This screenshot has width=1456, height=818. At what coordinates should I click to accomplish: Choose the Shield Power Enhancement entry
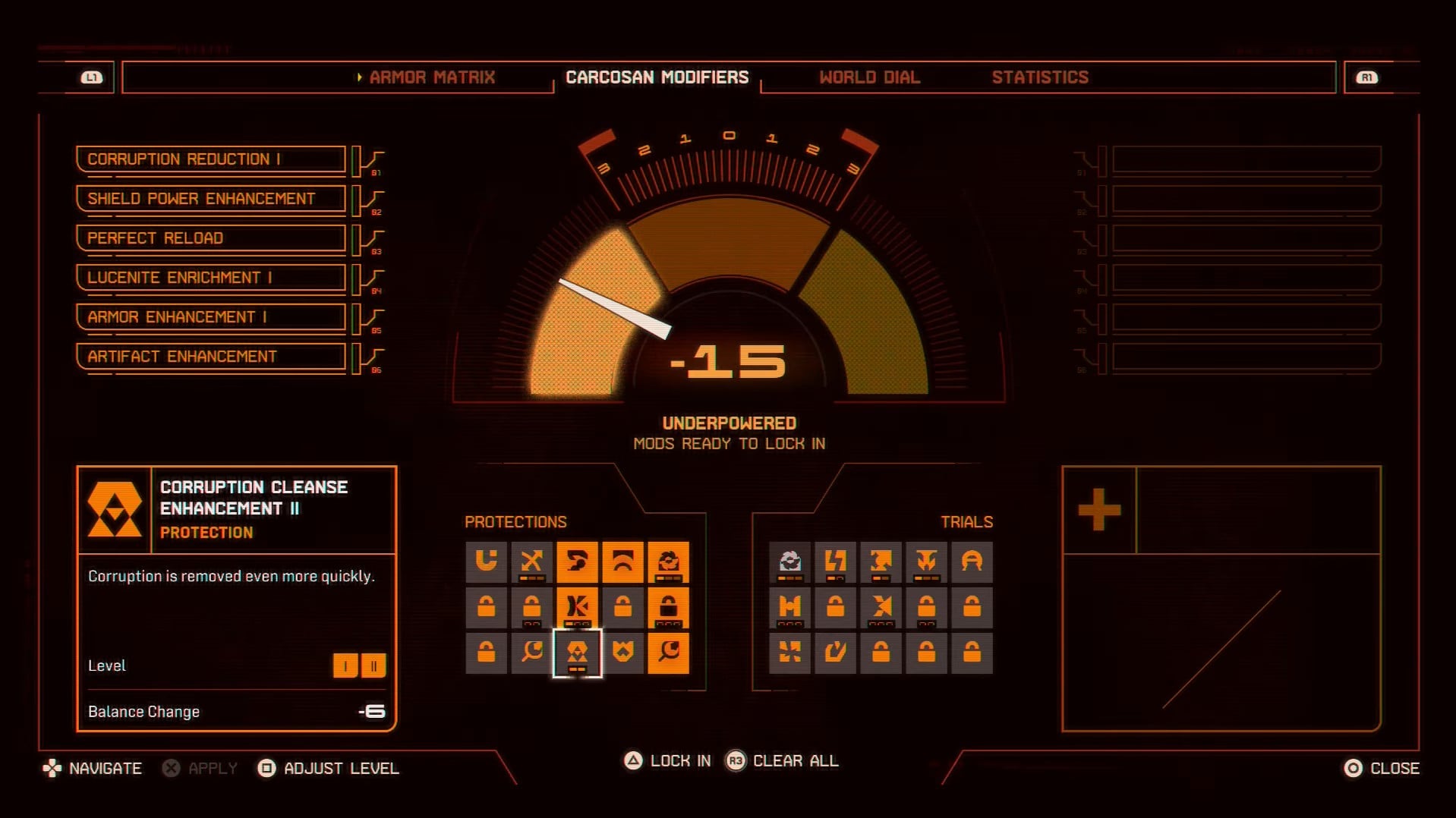point(210,199)
